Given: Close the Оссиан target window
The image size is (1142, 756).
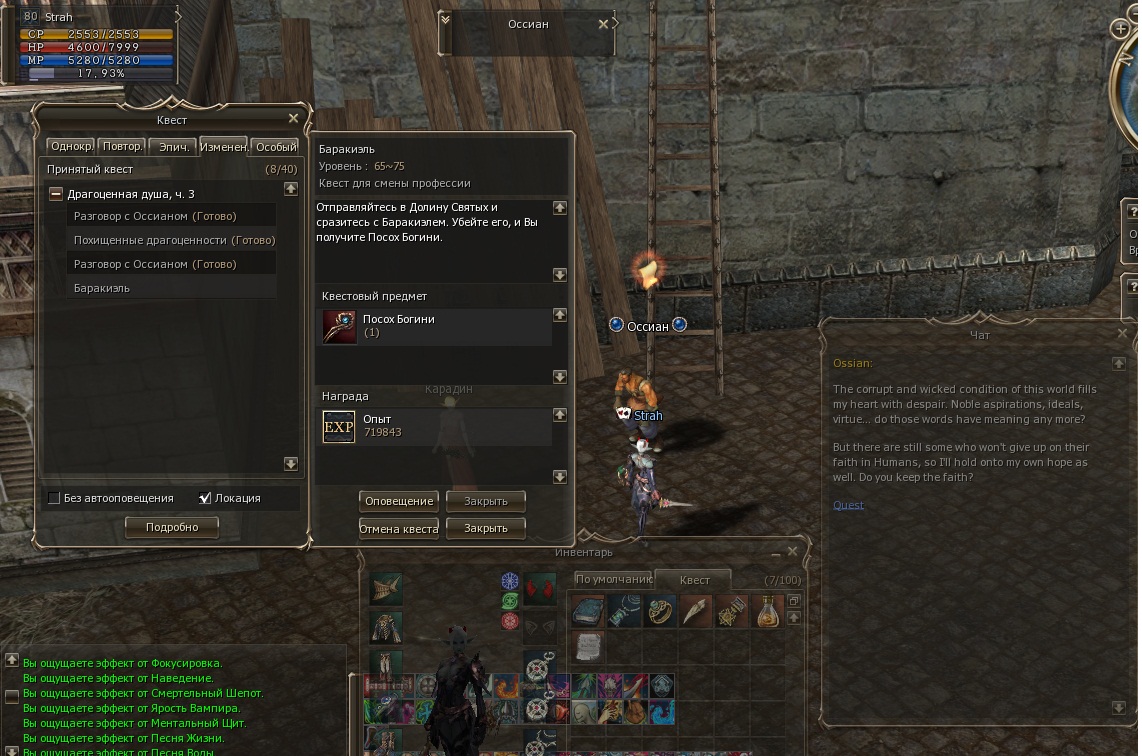Looking at the screenshot, I should pyautogui.click(x=604, y=24).
